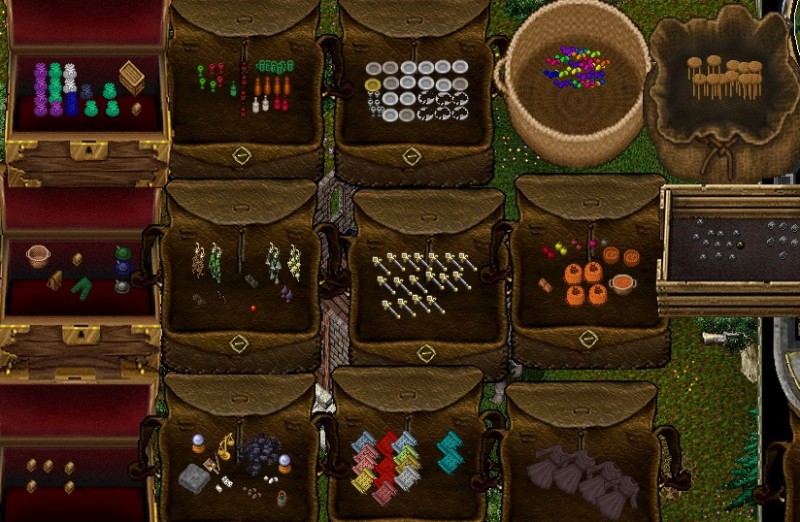This screenshot has height=522, width=800.
Task: Select the woven basket in the chest
Action: point(38,256)
